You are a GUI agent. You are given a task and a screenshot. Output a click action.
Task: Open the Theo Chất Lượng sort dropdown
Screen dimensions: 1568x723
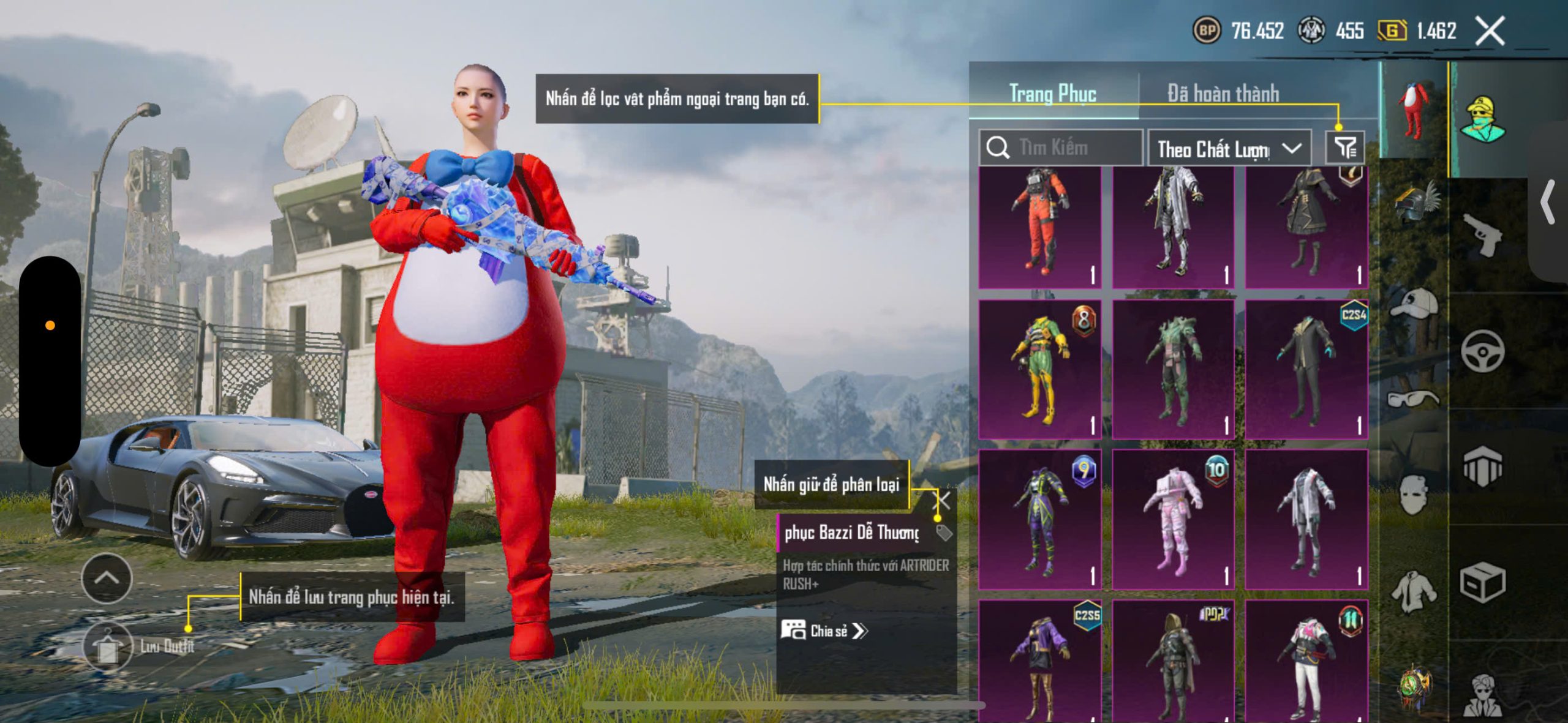[x=1229, y=149]
